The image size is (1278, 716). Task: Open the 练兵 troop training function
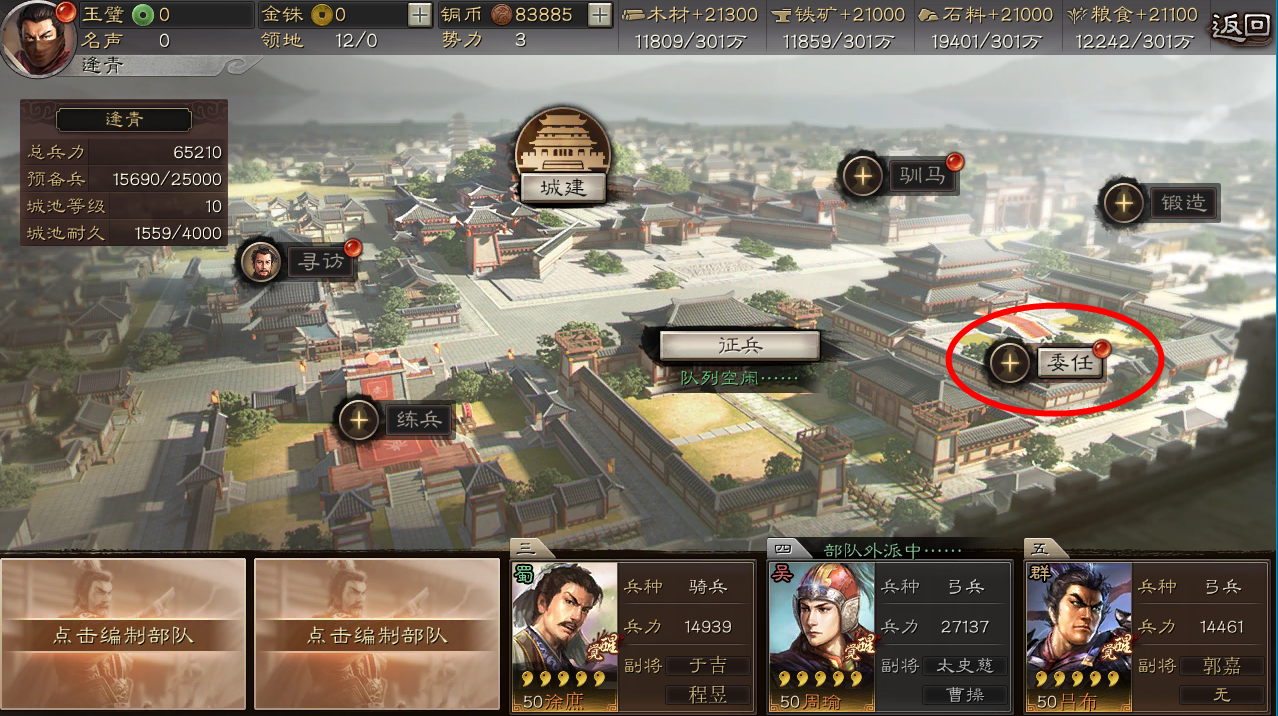point(418,420)
